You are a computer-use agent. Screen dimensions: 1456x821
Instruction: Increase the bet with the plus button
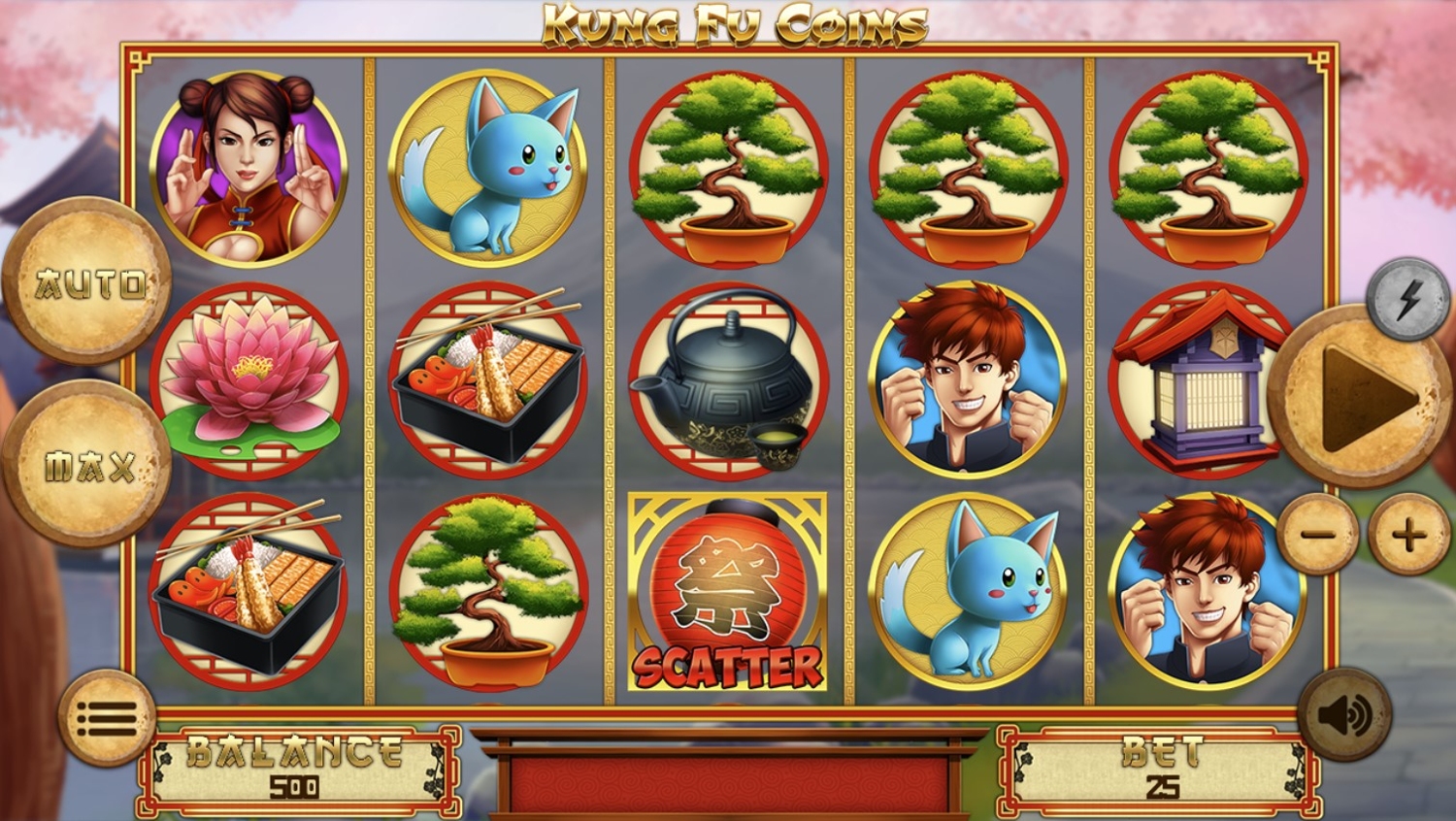click(x=1408, y=533)
